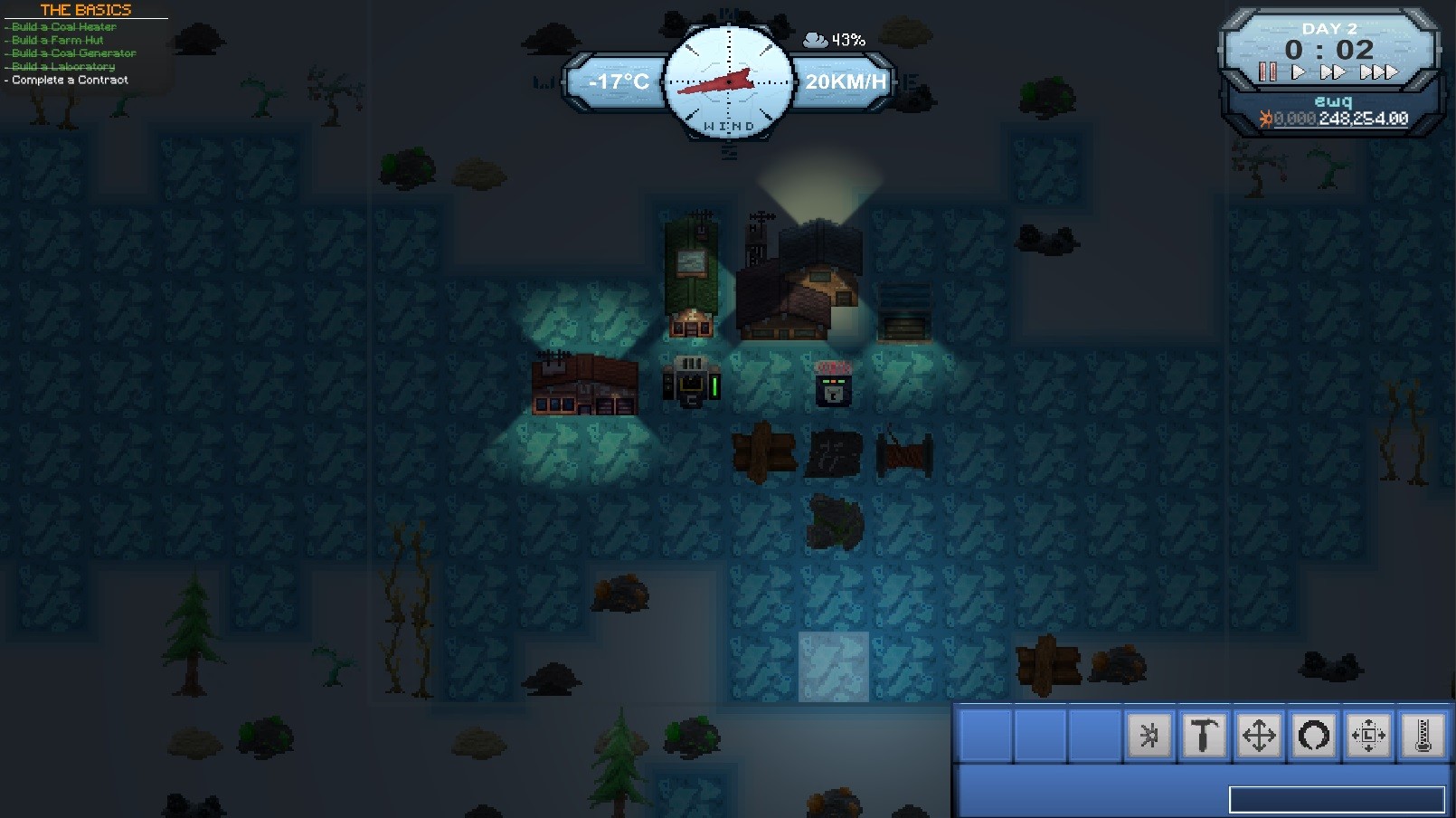Click the ewq save name label
Viewport: 1456px width, 818px height.
click(1335, 102)
